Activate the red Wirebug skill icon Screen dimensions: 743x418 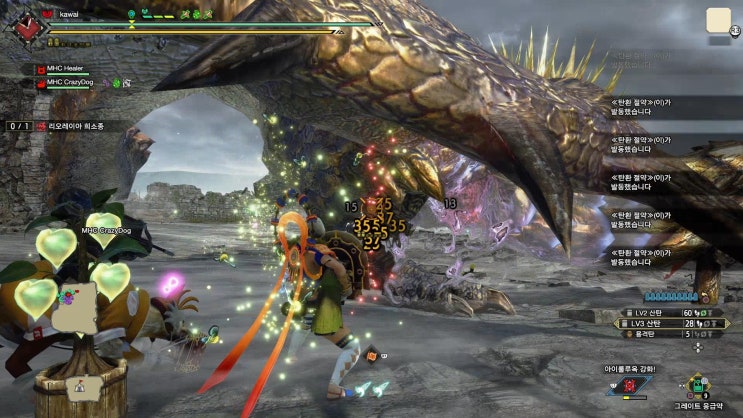(630, 384)
